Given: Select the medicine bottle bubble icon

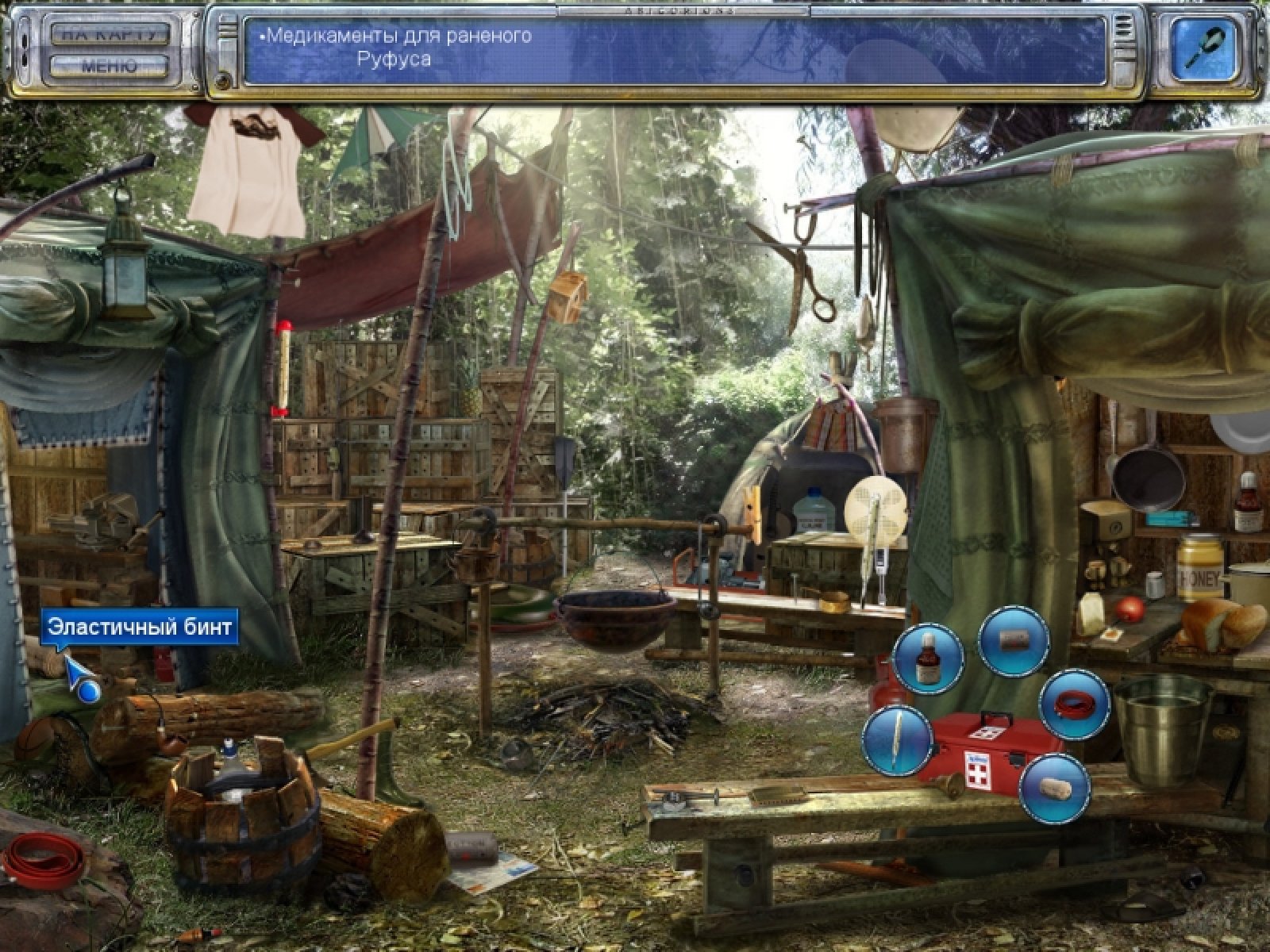Looking at the screenshot, I should click(x=927, y=659).
